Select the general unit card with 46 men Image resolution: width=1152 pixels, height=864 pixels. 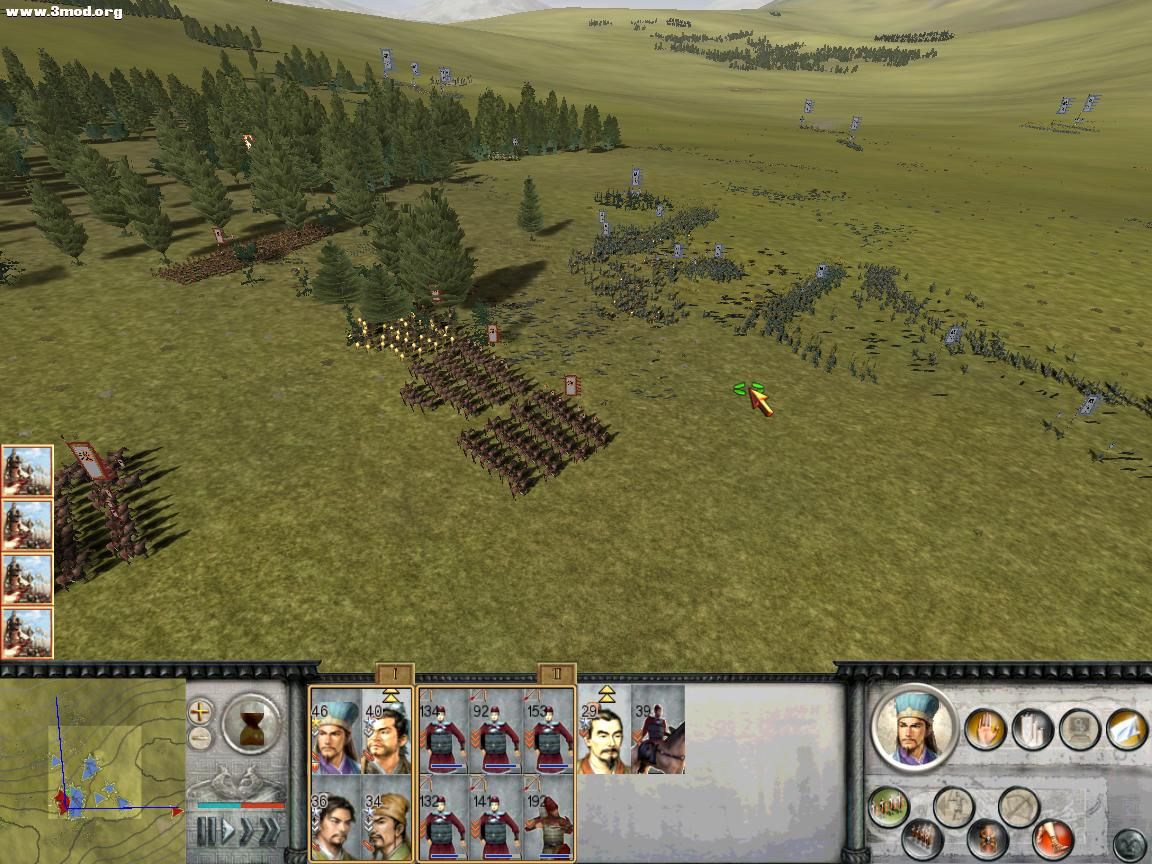pos(335,731)
